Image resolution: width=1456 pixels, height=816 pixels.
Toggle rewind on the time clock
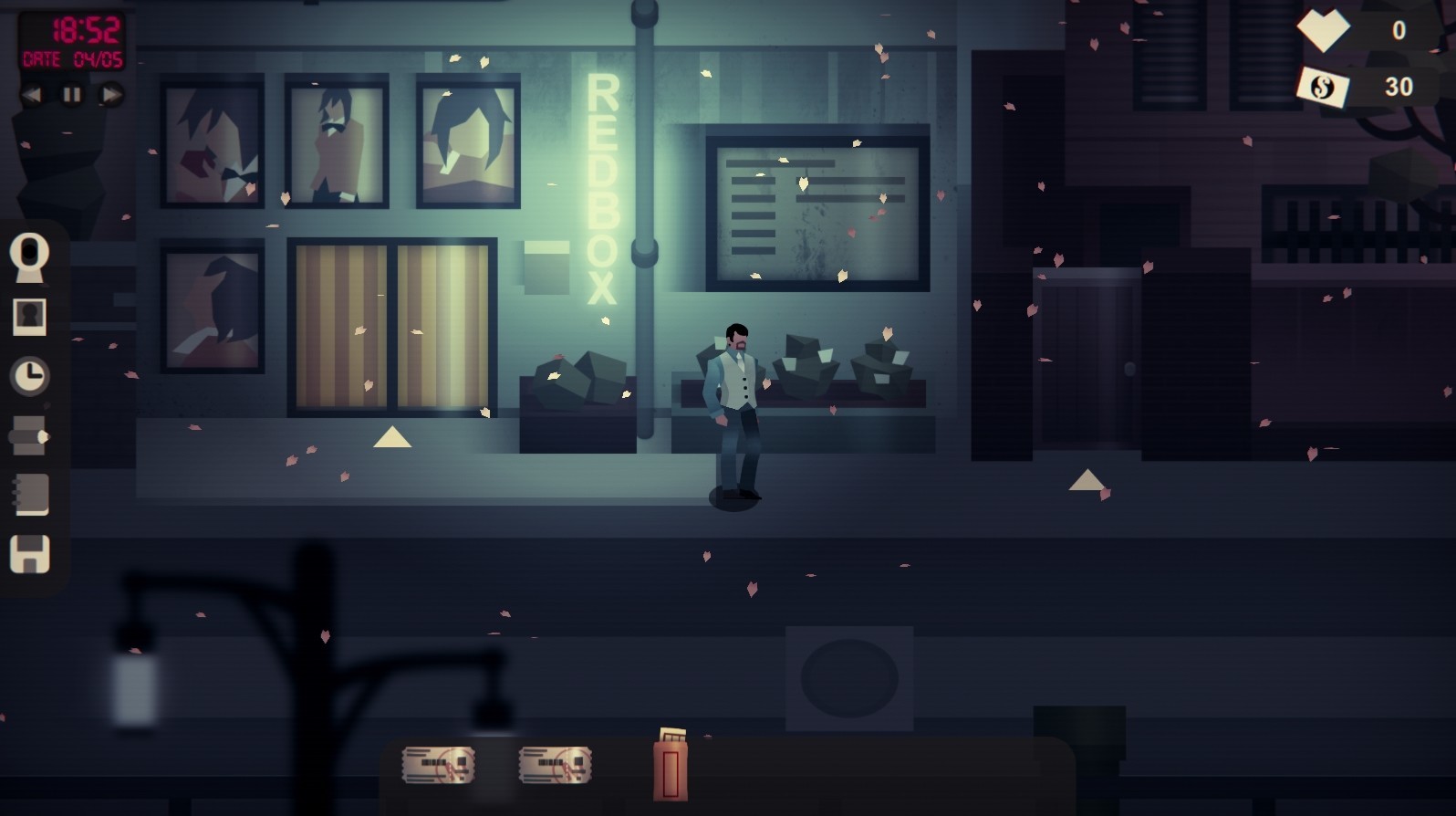34,94
